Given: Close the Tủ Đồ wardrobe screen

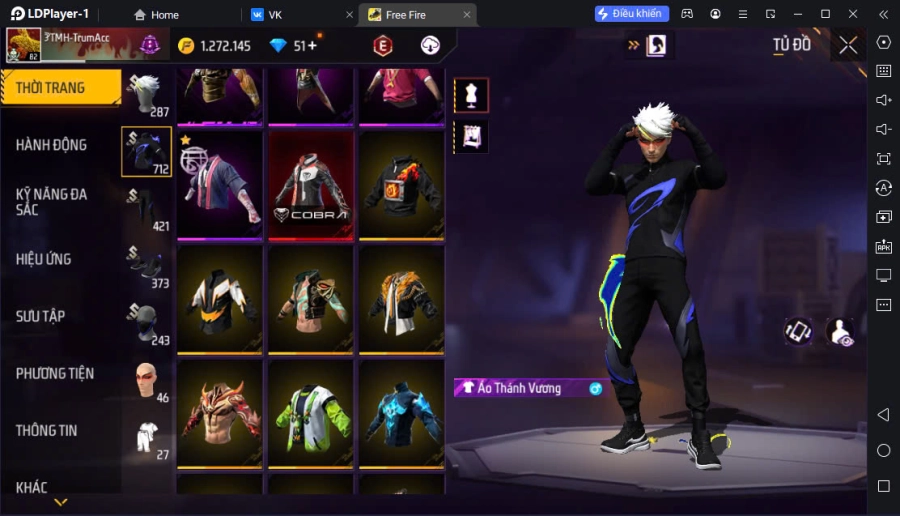Looking at the screenshot, I should (x=848, y=45).
